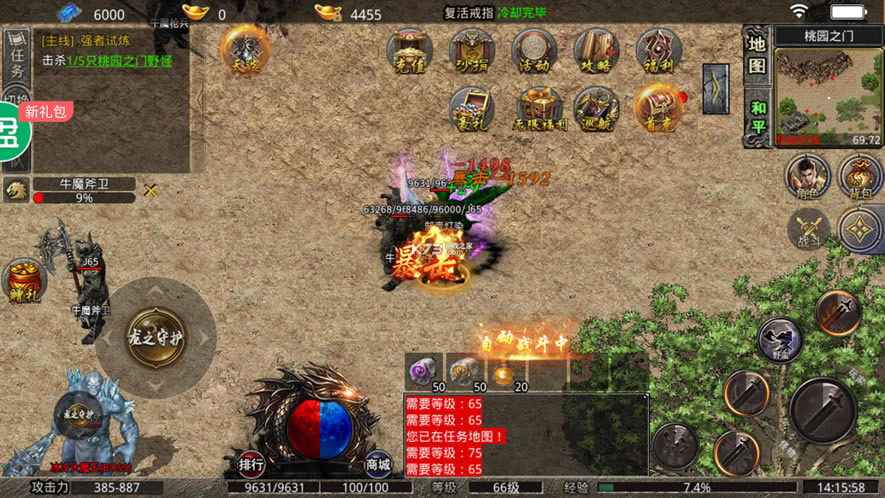Open the 地图 map button
Screen dimensions: 885x498
coord(757,55)
